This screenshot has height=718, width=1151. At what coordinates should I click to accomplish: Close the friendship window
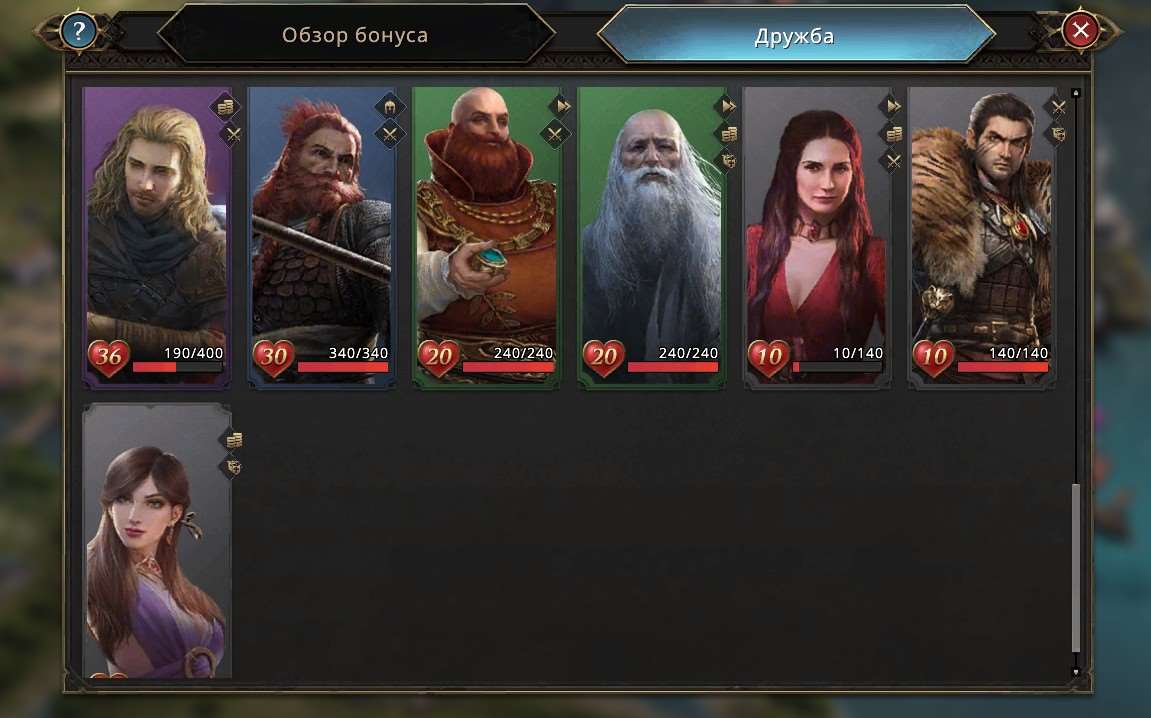(x=1080, y=31)
